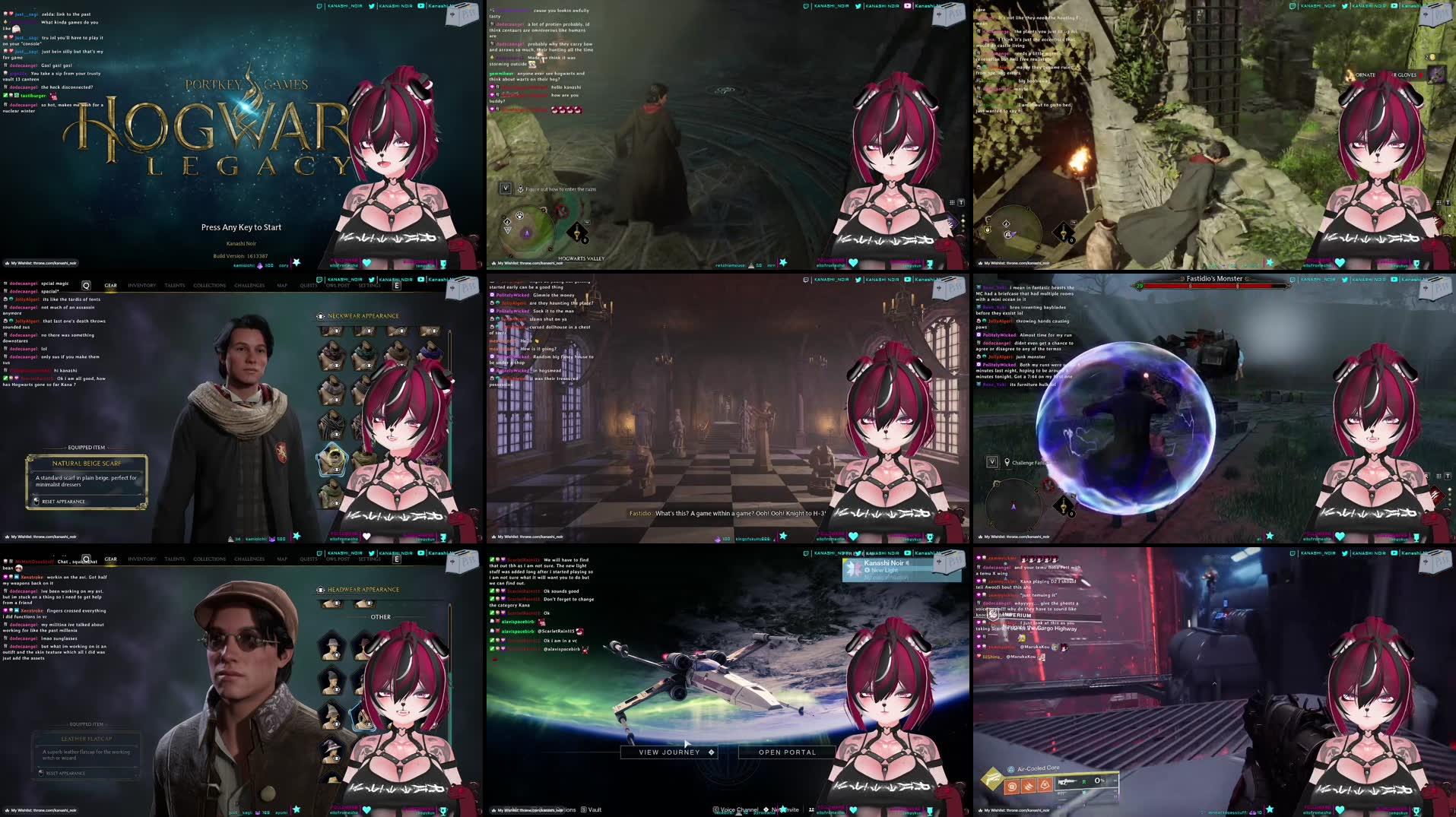Open the Talents tab in the gear menu
1456x817 pixels.
(175, 286)
